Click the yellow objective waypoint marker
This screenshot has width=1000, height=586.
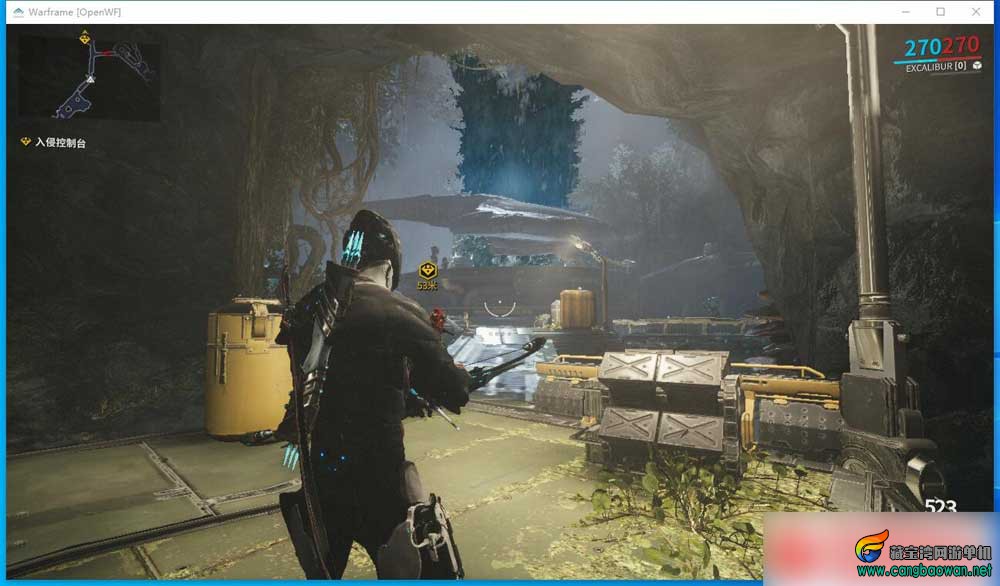(x=428, y=270)
